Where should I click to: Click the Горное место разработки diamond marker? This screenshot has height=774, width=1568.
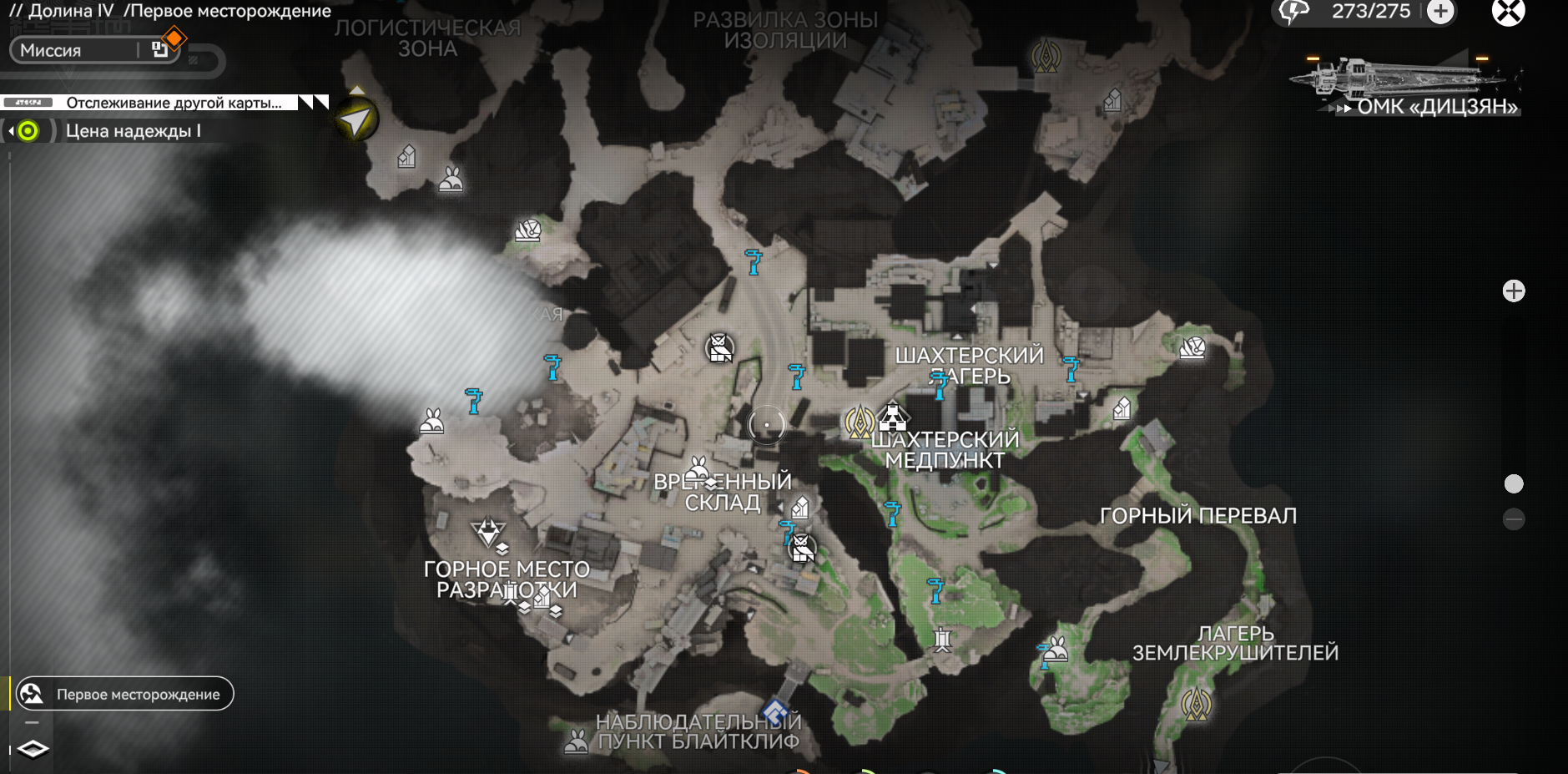click(487, 531)
